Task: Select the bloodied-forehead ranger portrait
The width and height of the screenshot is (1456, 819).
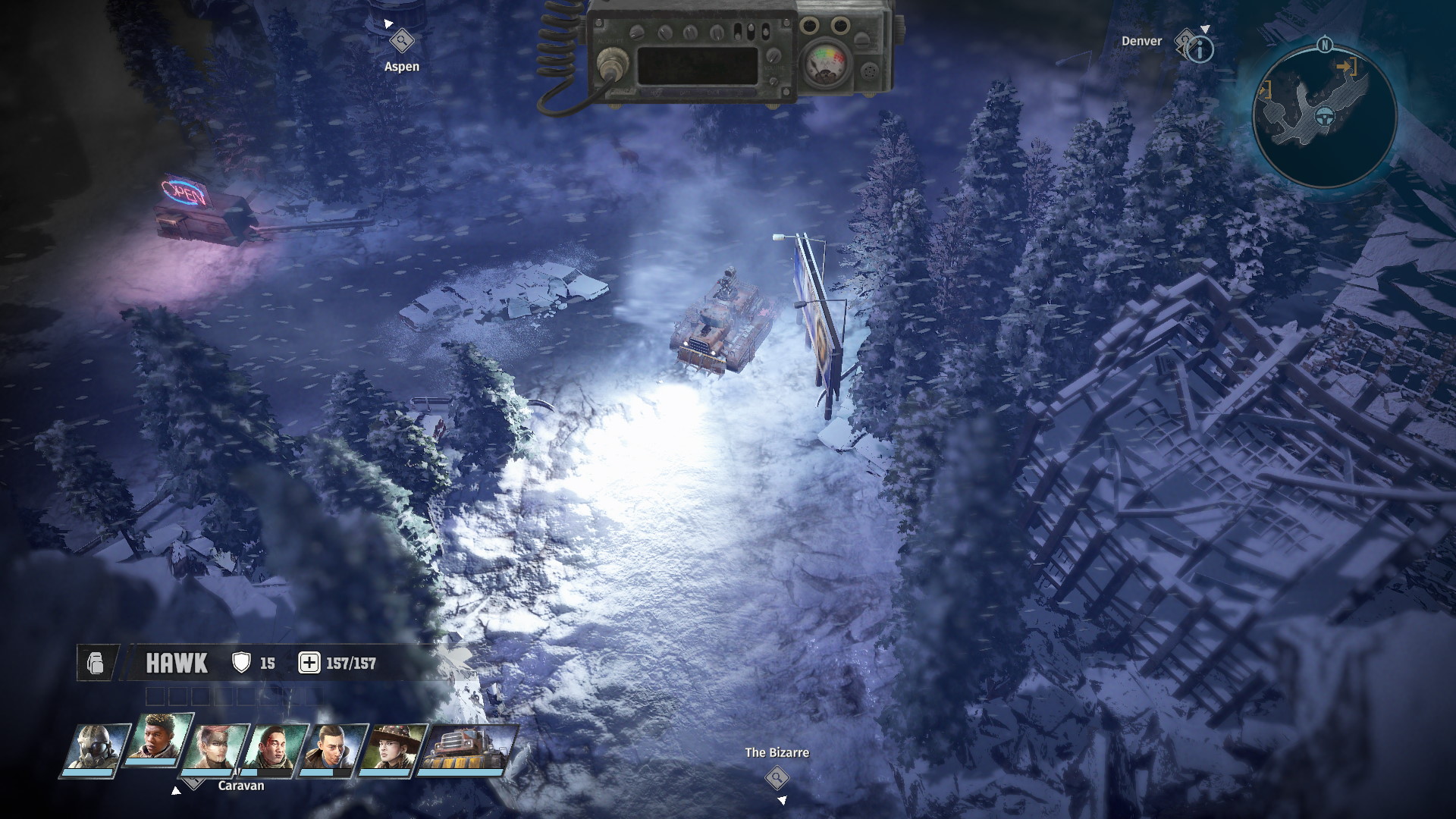Action: (x=275, y=748)
